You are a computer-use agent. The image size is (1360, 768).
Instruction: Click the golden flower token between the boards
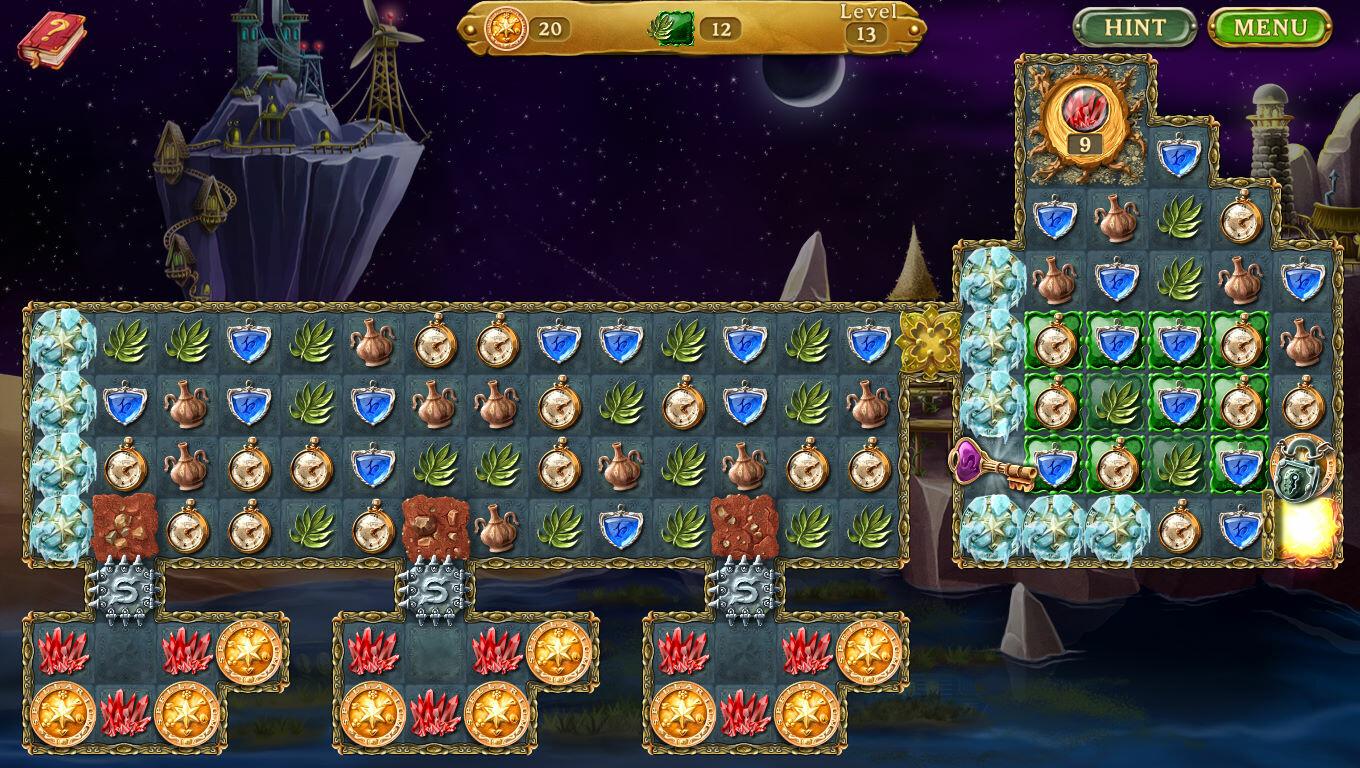point(930,340)
